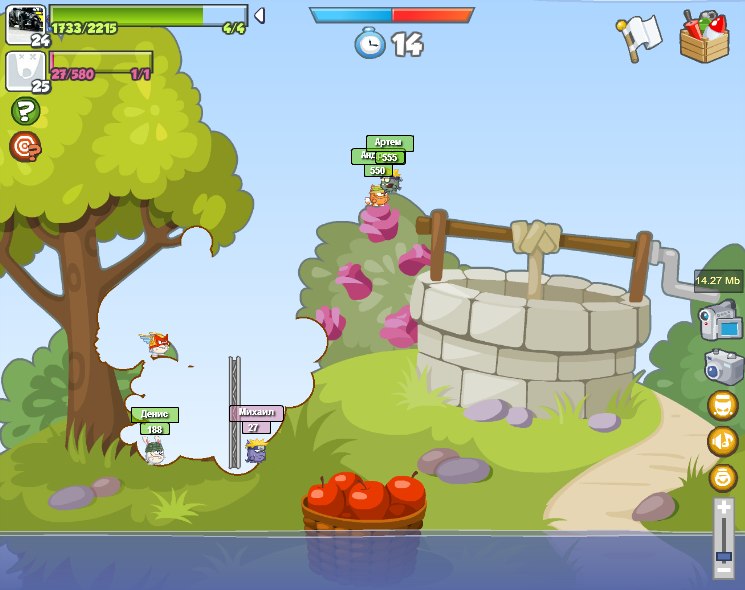The height and width of the screenshot is (590, 745).
Task: Collapse the team panel with the white arrow
Action: (259, 15)
